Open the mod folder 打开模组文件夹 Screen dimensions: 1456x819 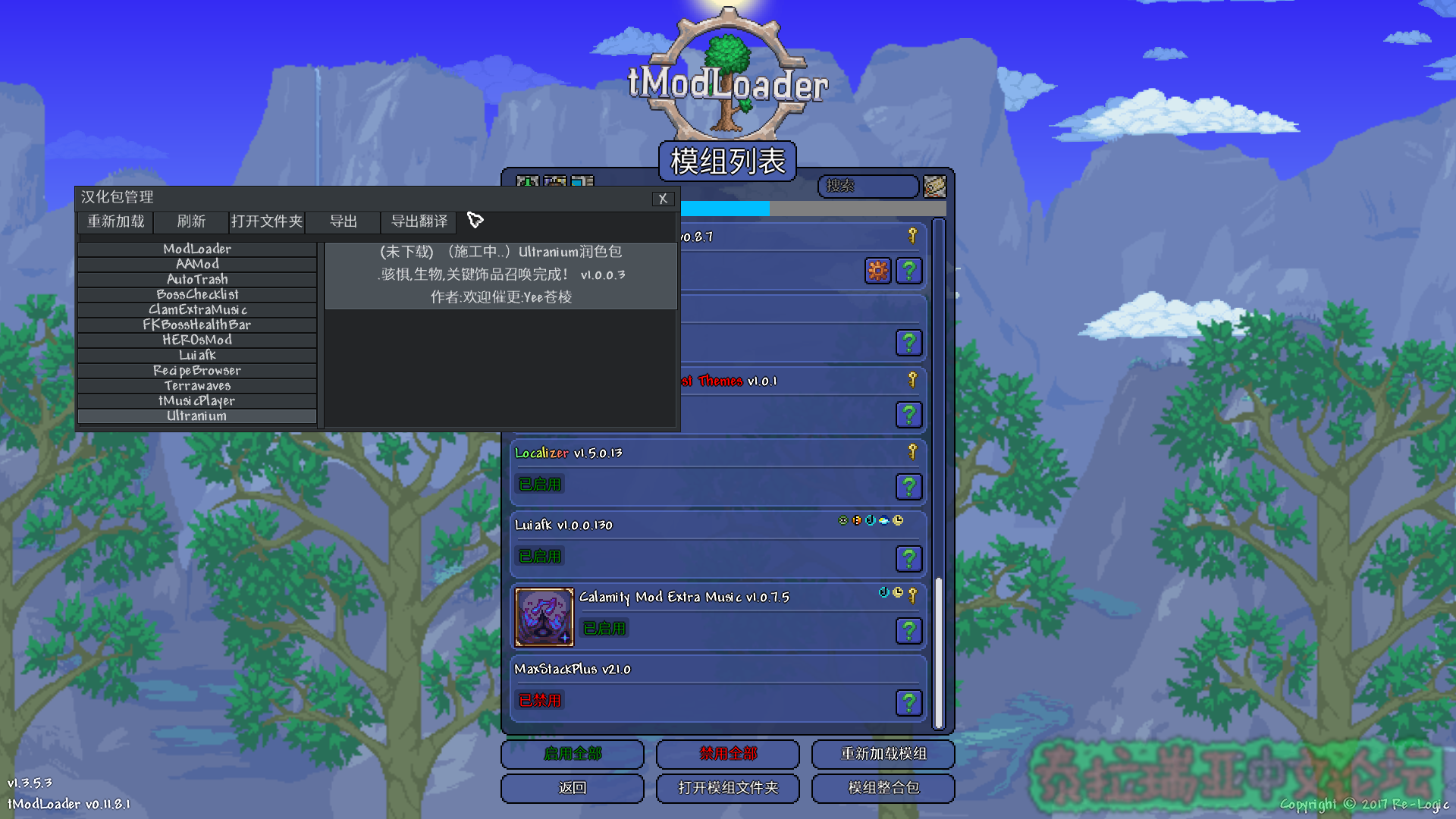[728, 788]
